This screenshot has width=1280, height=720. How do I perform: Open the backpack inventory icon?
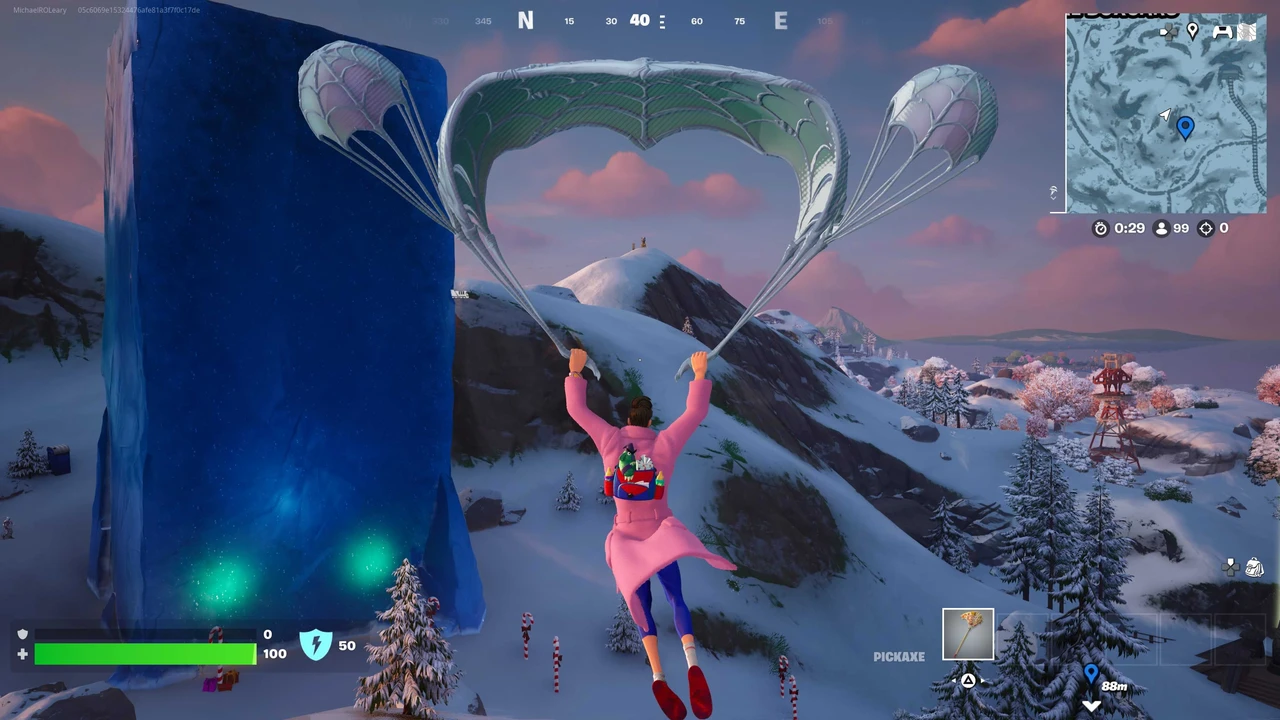click(1254, 568)
